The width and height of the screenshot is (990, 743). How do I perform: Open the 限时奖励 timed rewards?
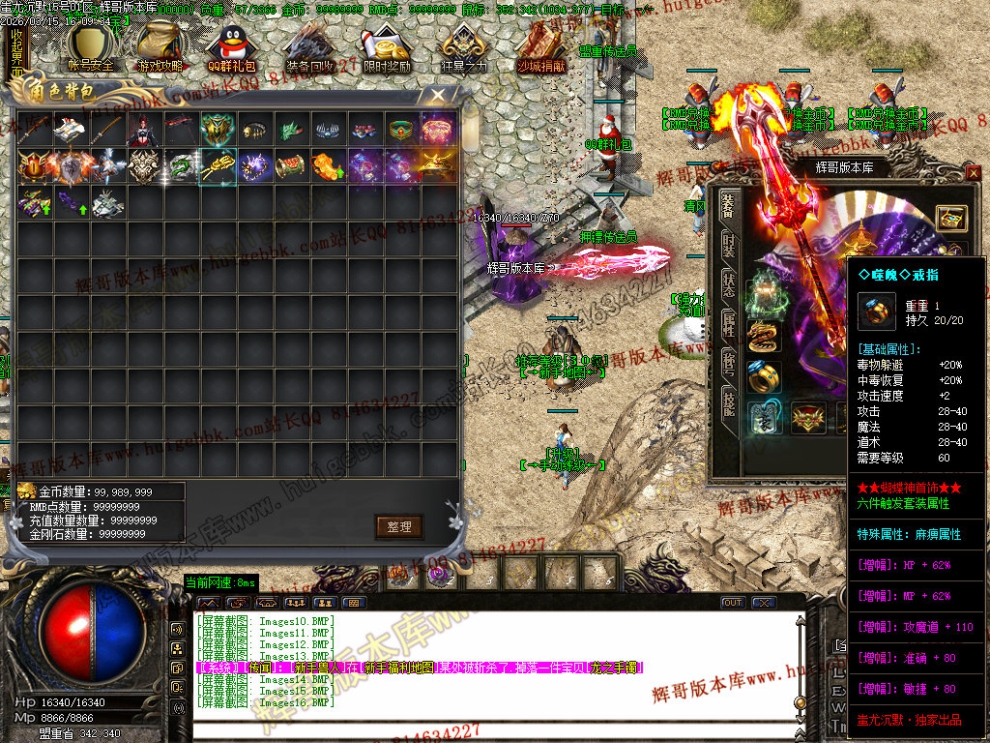pyautogui.click(x=386, y=47)
